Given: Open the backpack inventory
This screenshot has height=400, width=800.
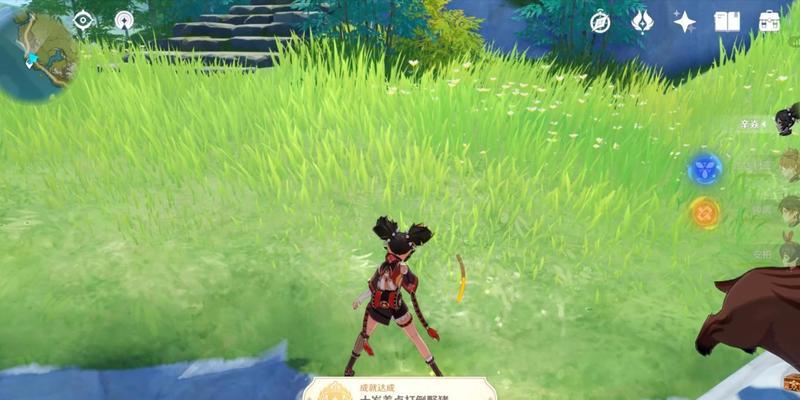Looking at the screenshot, I should pos(769,21).
